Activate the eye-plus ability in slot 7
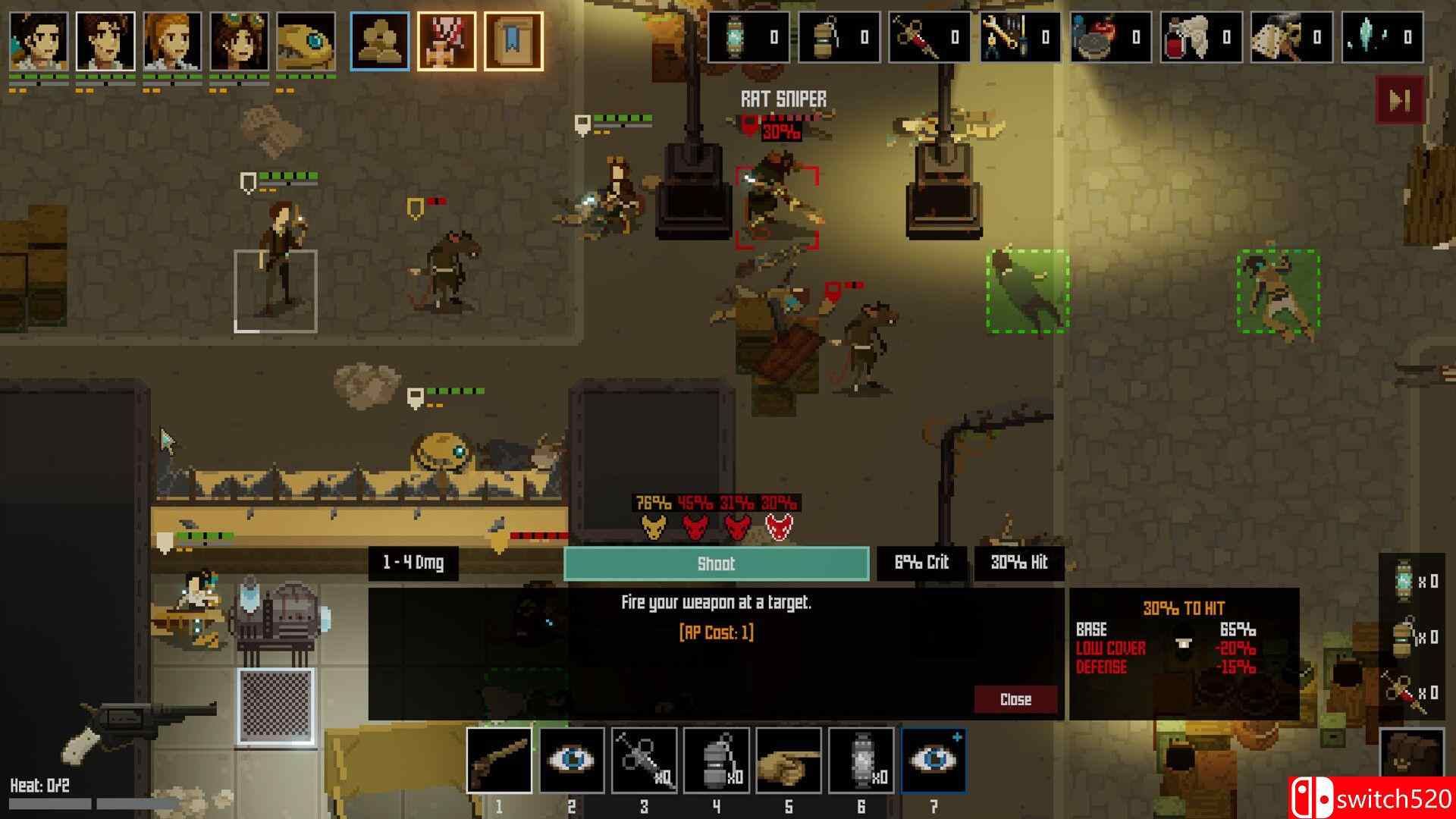The height and width of the screenshot is (819, 1456). (934, 760)
